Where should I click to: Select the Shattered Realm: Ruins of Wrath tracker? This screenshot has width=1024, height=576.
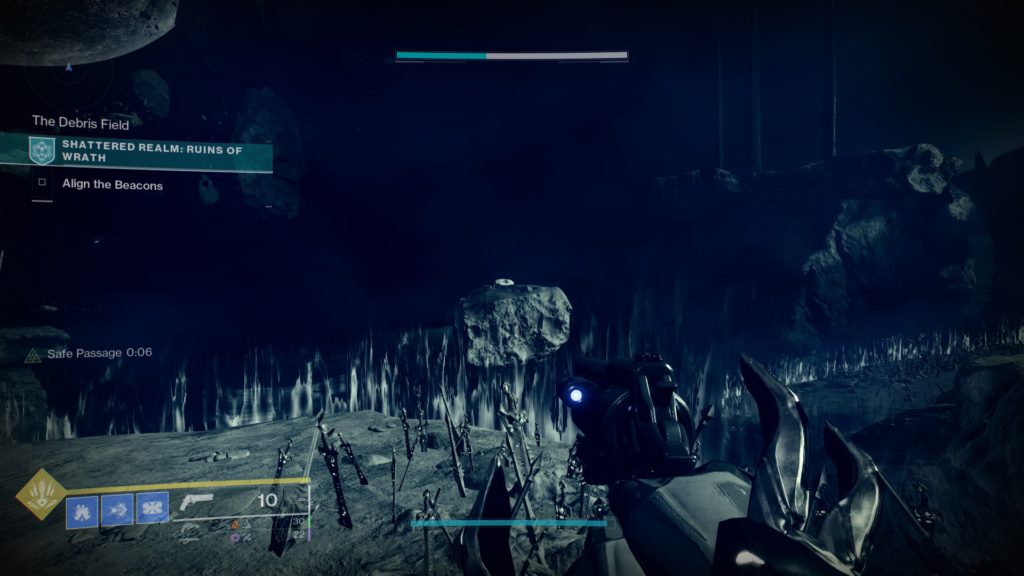click(150, 151)
